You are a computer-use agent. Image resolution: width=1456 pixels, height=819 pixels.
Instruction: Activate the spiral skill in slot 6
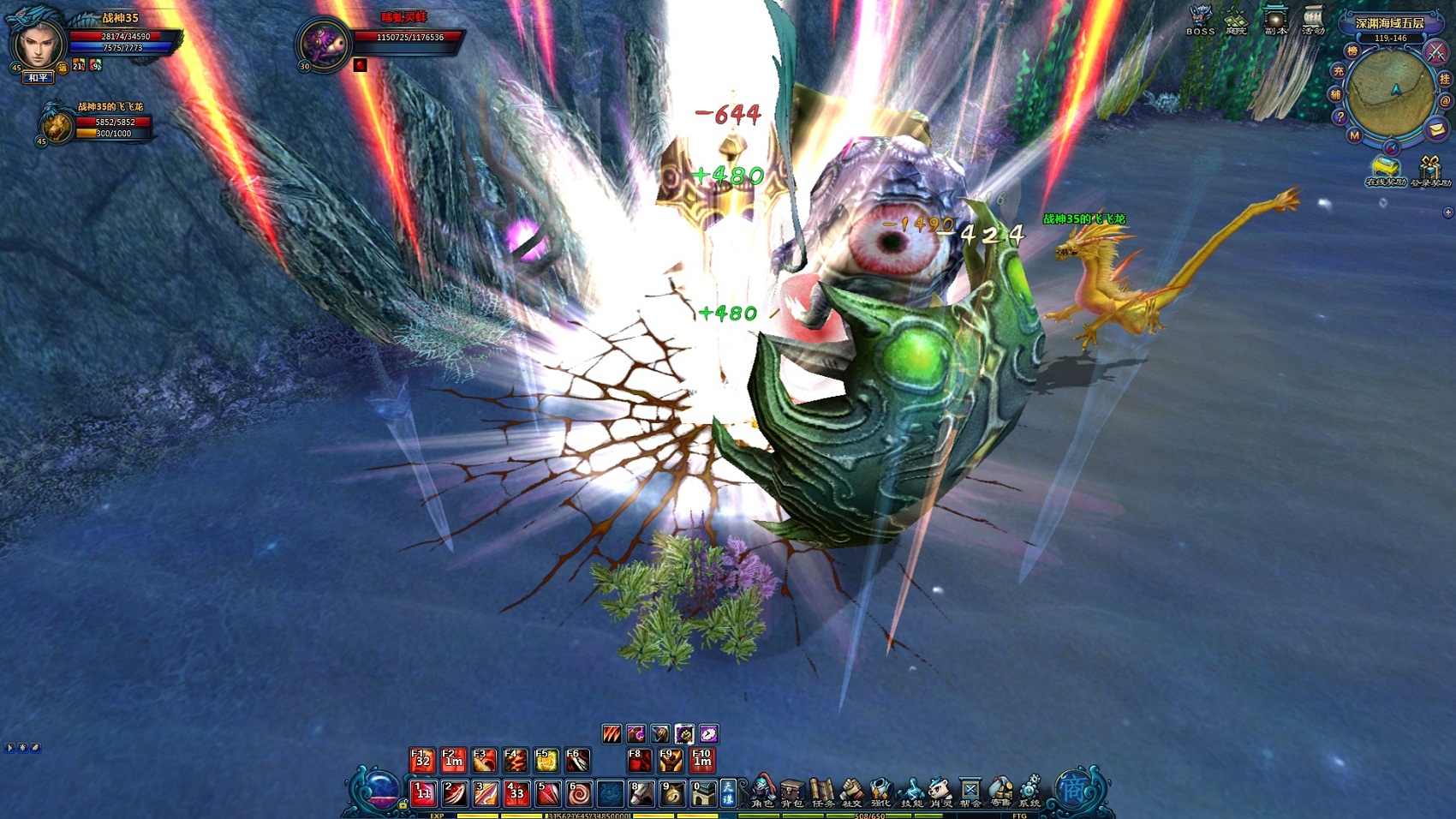tap(578, 793)
